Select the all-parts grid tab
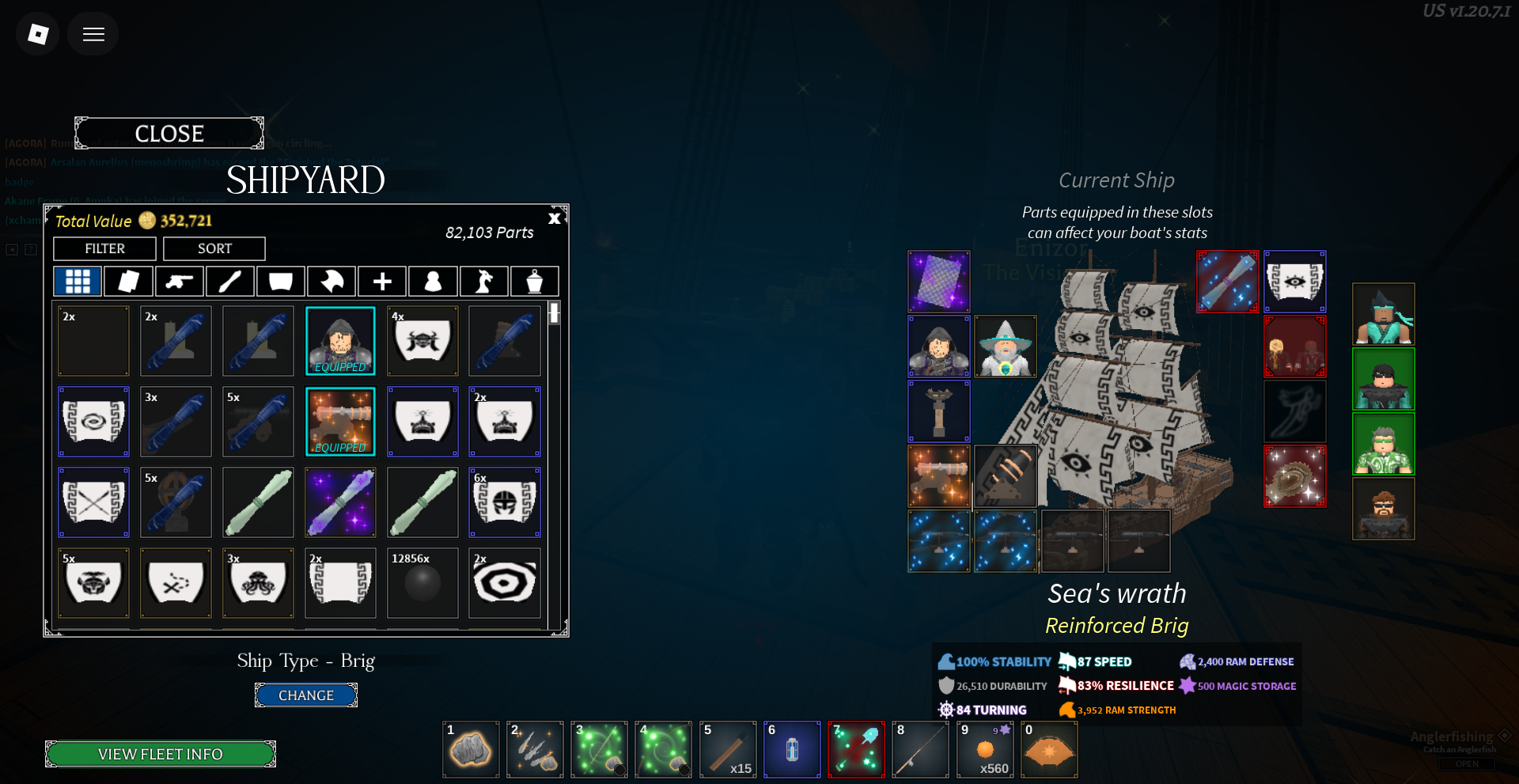The height and width of the screenshot is (784, 1519). [x=78, y=281]
